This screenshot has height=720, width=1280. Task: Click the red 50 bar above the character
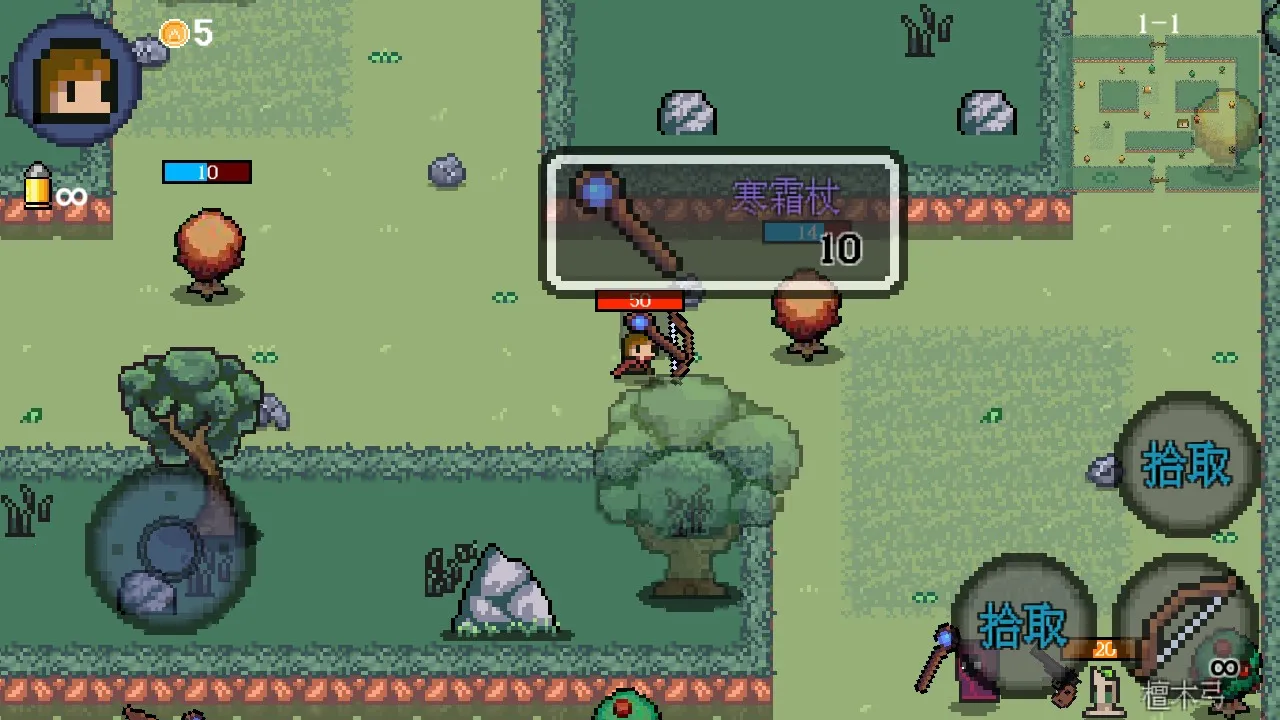640,301
